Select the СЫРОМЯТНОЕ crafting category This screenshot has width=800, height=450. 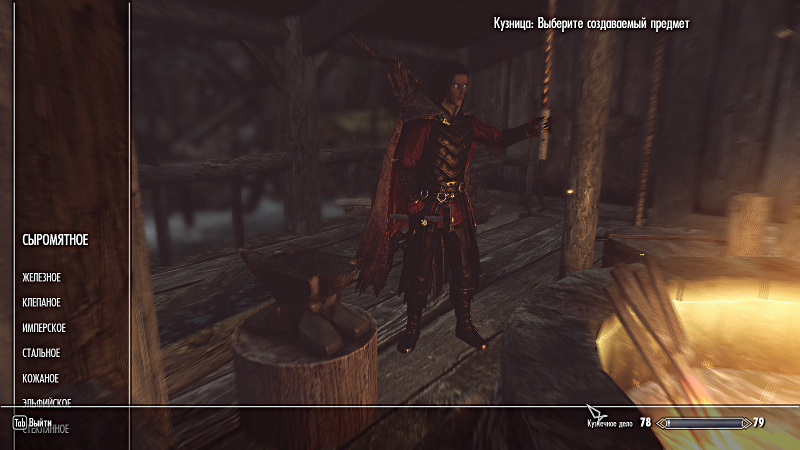(x=55, y=240)
